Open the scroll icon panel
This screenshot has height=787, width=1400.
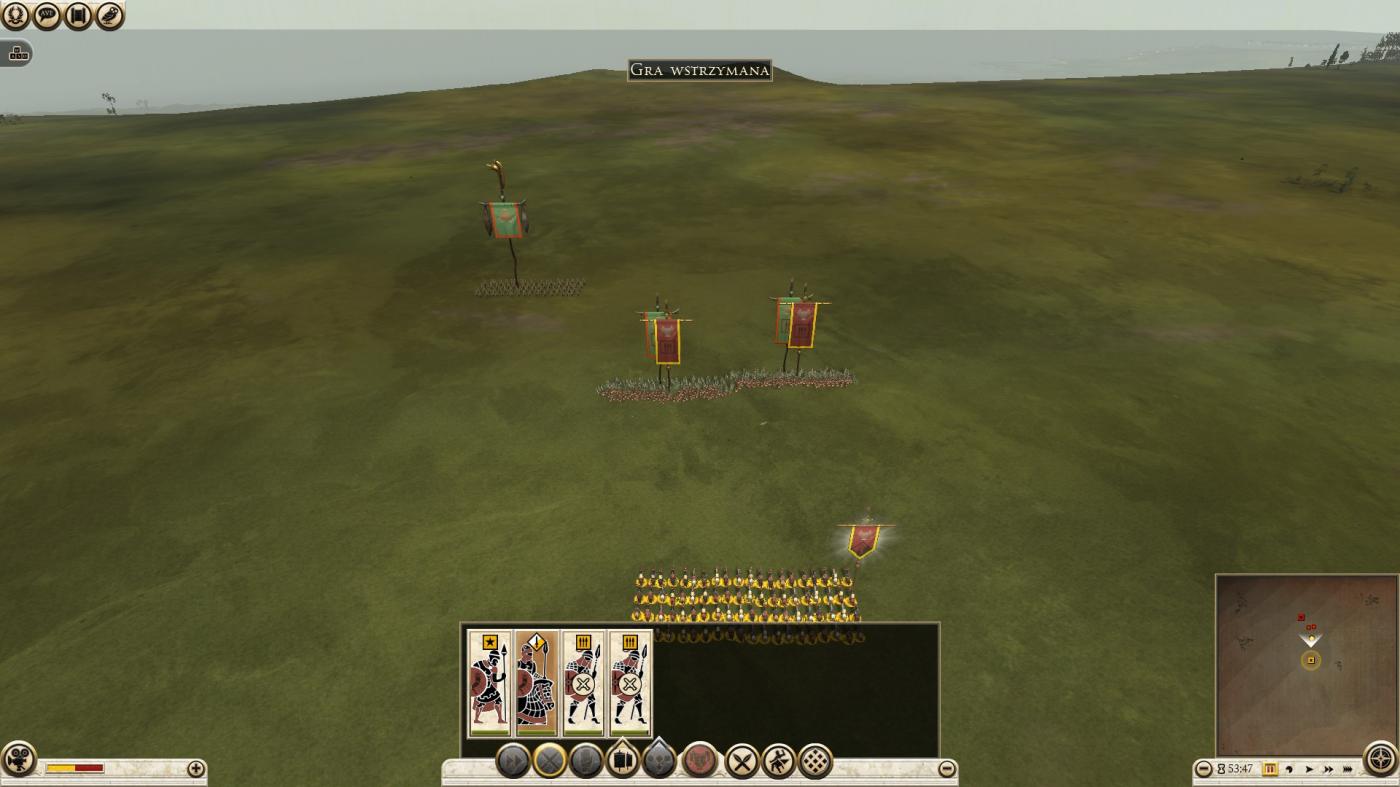point(78,15)
